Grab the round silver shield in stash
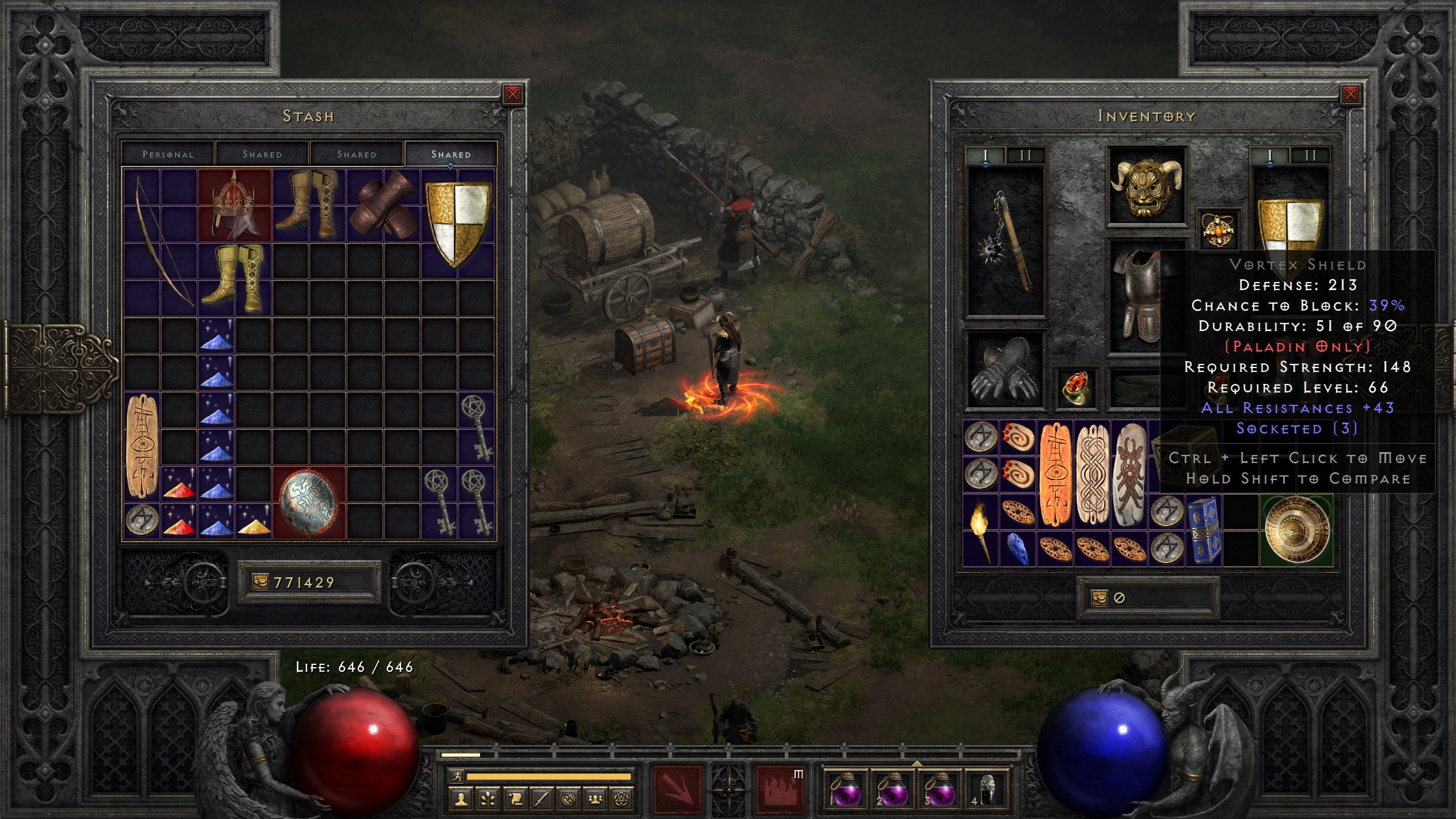Screen dimensions: 1456x819 point(309,502)
